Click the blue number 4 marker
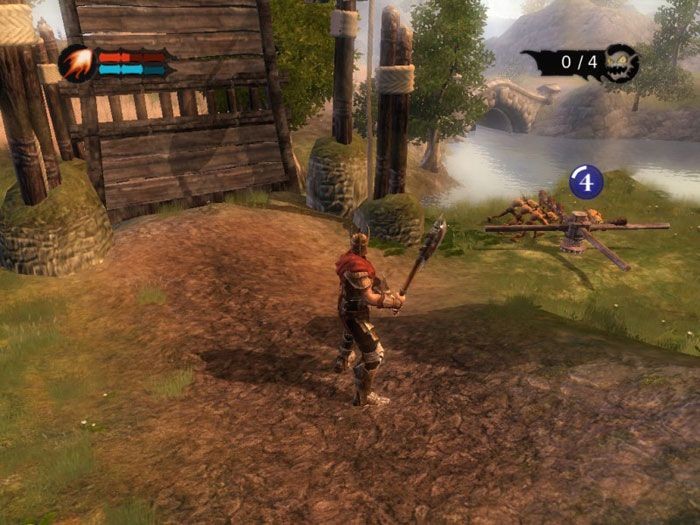Image resolution: width=700 pixels, height=525 pixels. [x=585, y=182]
